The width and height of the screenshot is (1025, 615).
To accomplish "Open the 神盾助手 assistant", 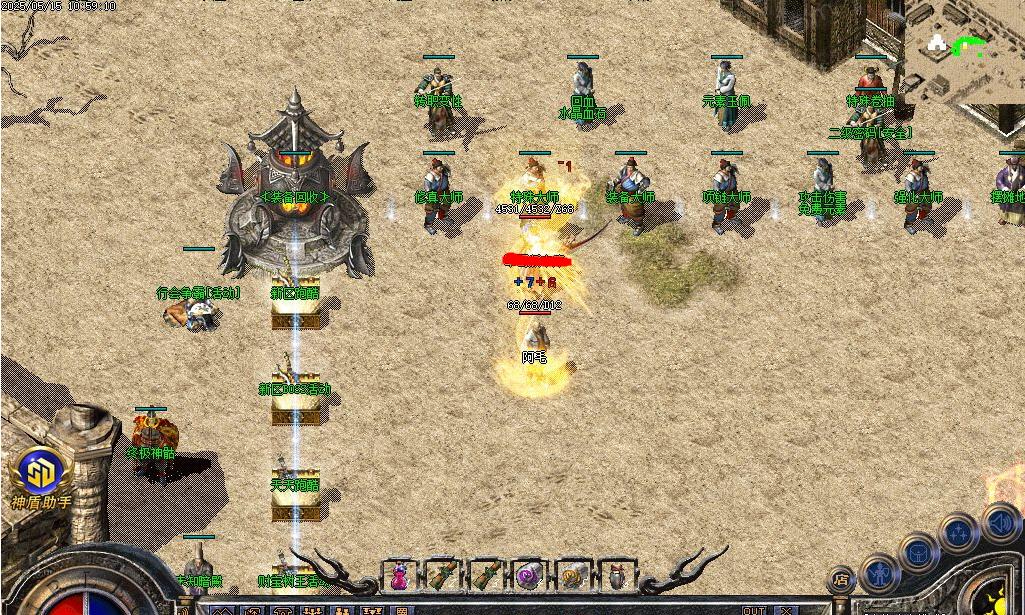I will point(39,477).
